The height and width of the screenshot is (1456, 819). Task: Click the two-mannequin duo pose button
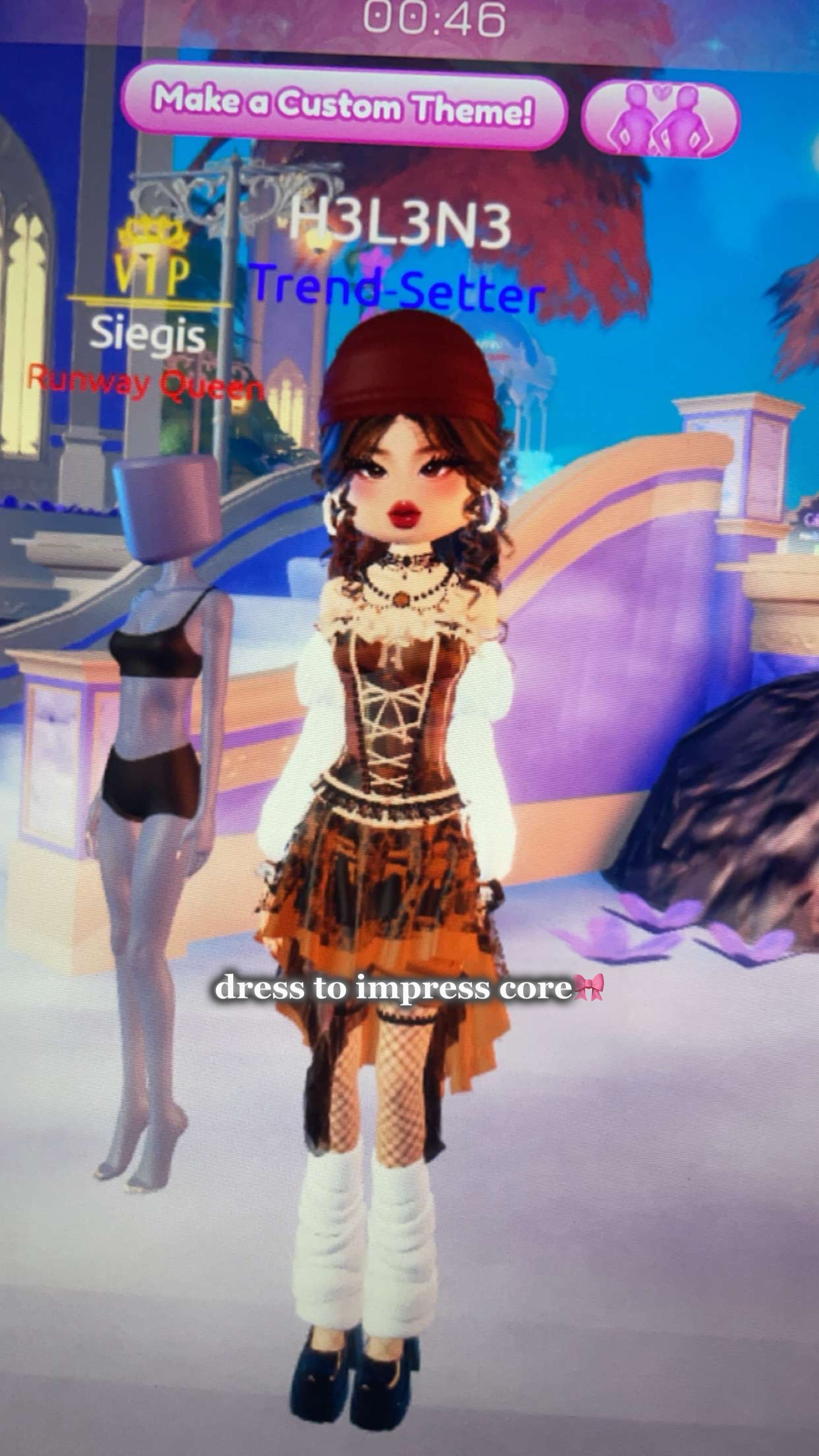[660, 119]
